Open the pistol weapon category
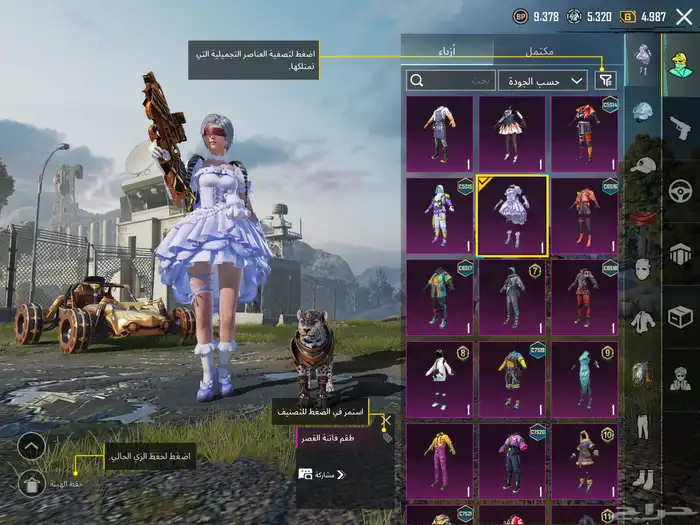The image size is (700, 525). tap(680, 127)
